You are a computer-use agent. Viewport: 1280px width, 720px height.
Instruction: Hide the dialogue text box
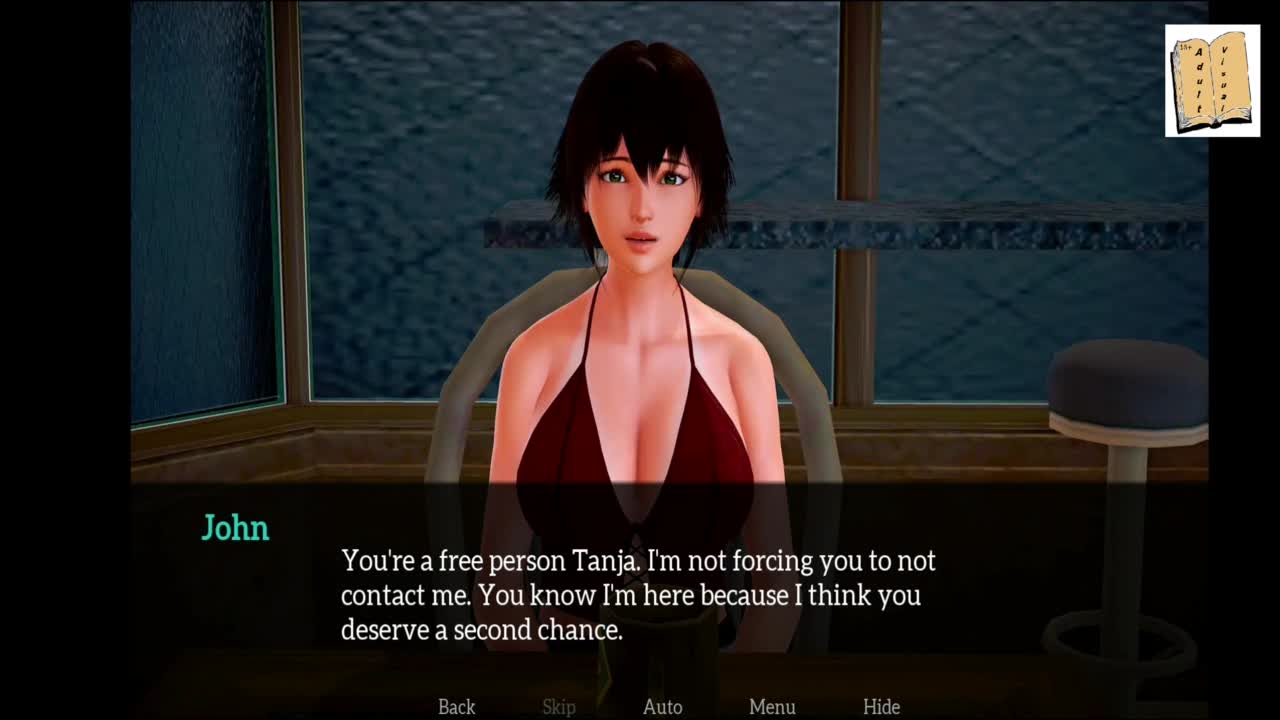(881, 707)
